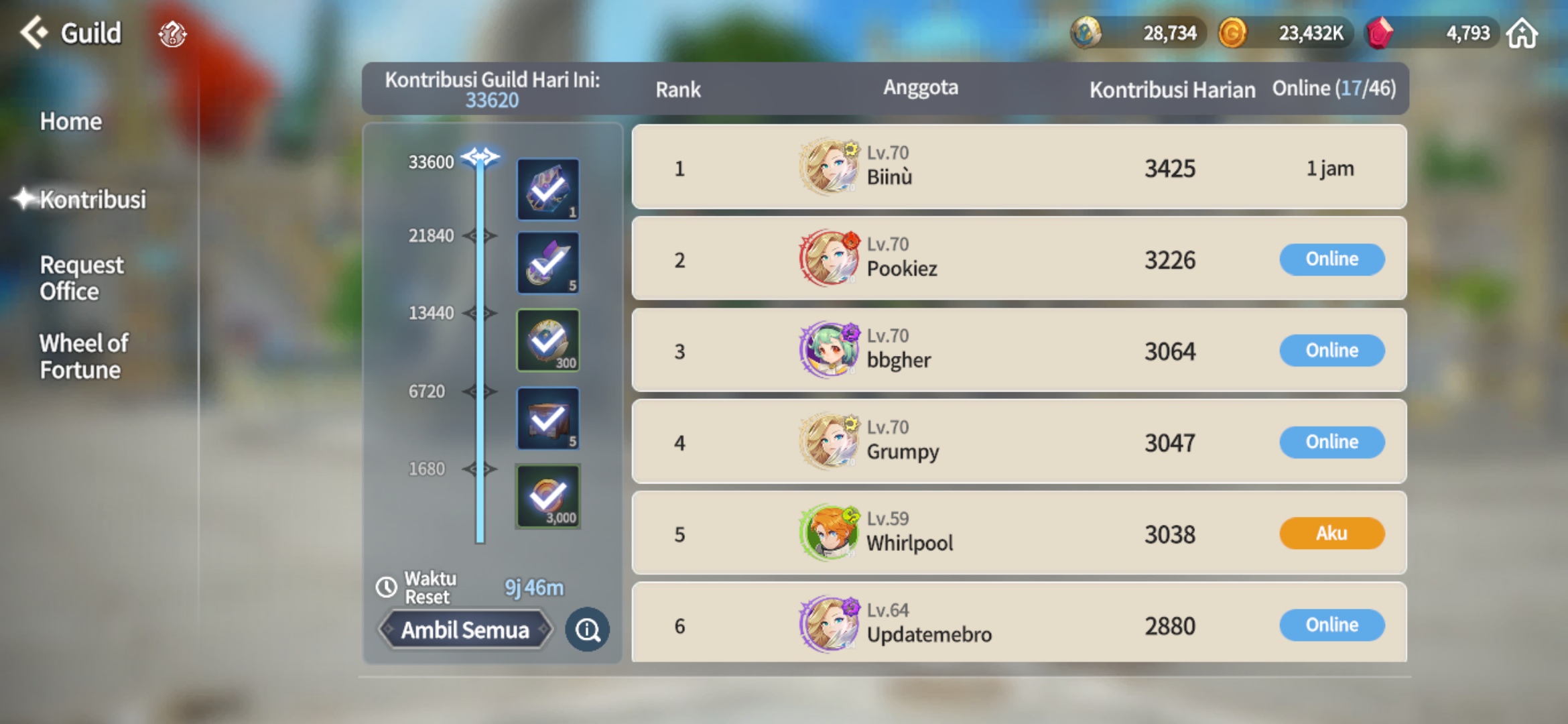
Task: Go back from the Guild screen
Action: tap(34, 32)
